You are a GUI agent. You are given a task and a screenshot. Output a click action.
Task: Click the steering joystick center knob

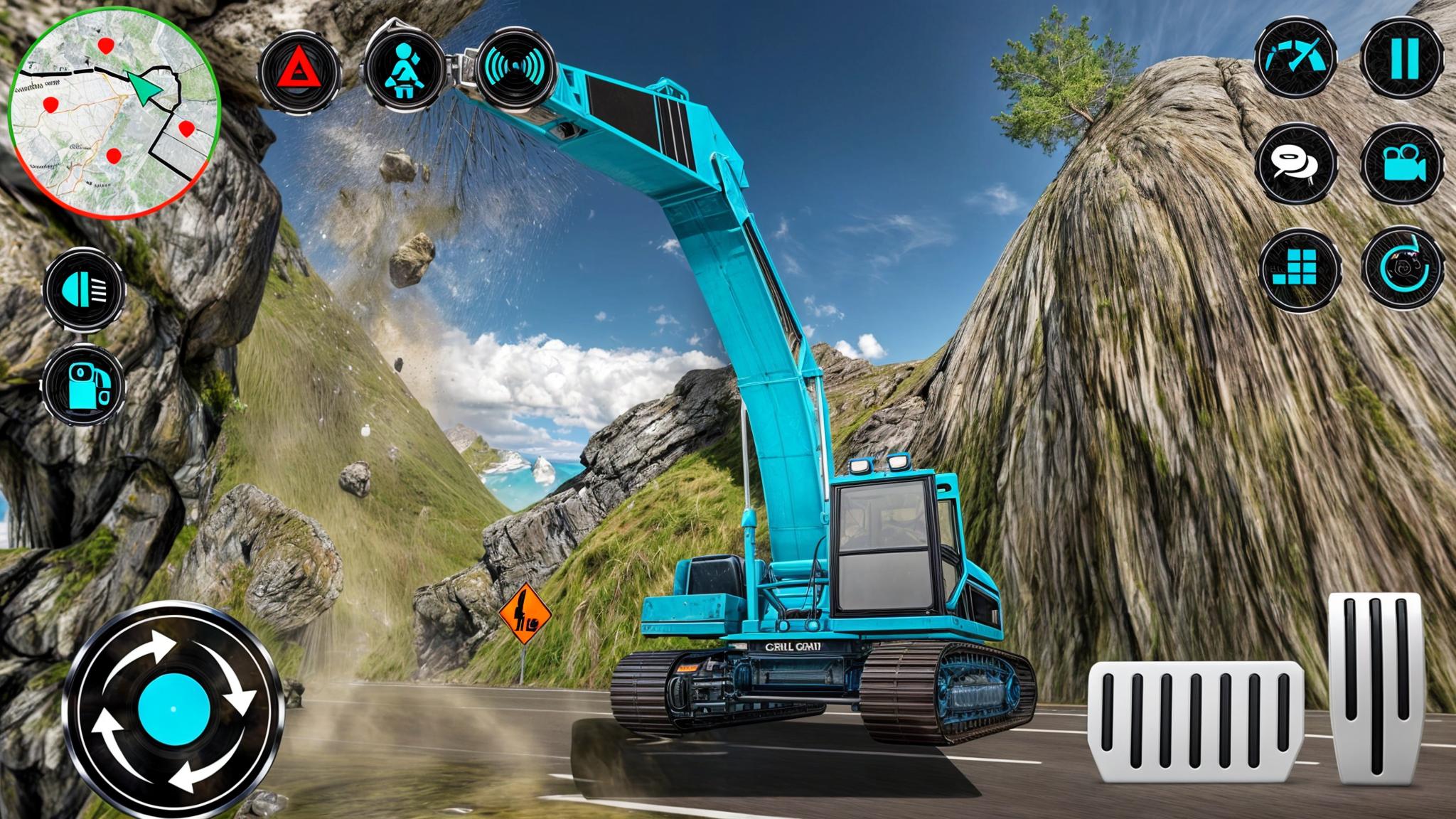click(x=173, y=708)
